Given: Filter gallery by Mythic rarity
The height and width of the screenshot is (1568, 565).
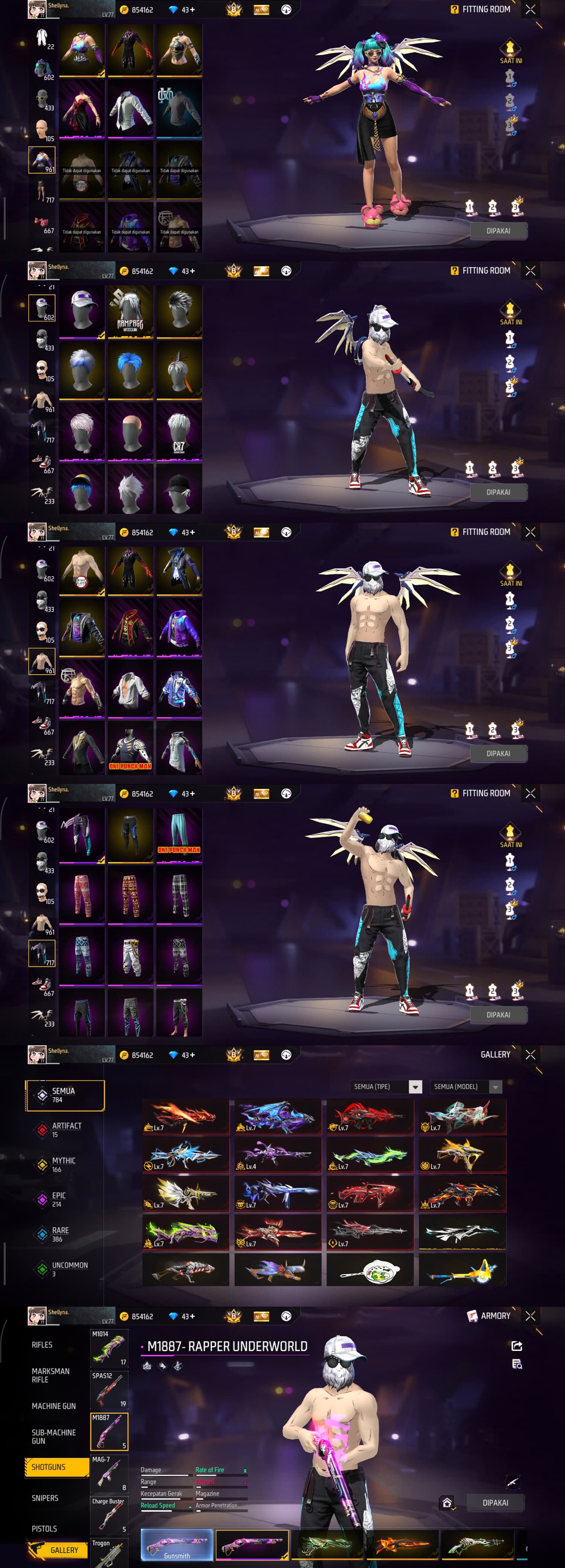Looking at the screenshot, I should (63, 1164).
